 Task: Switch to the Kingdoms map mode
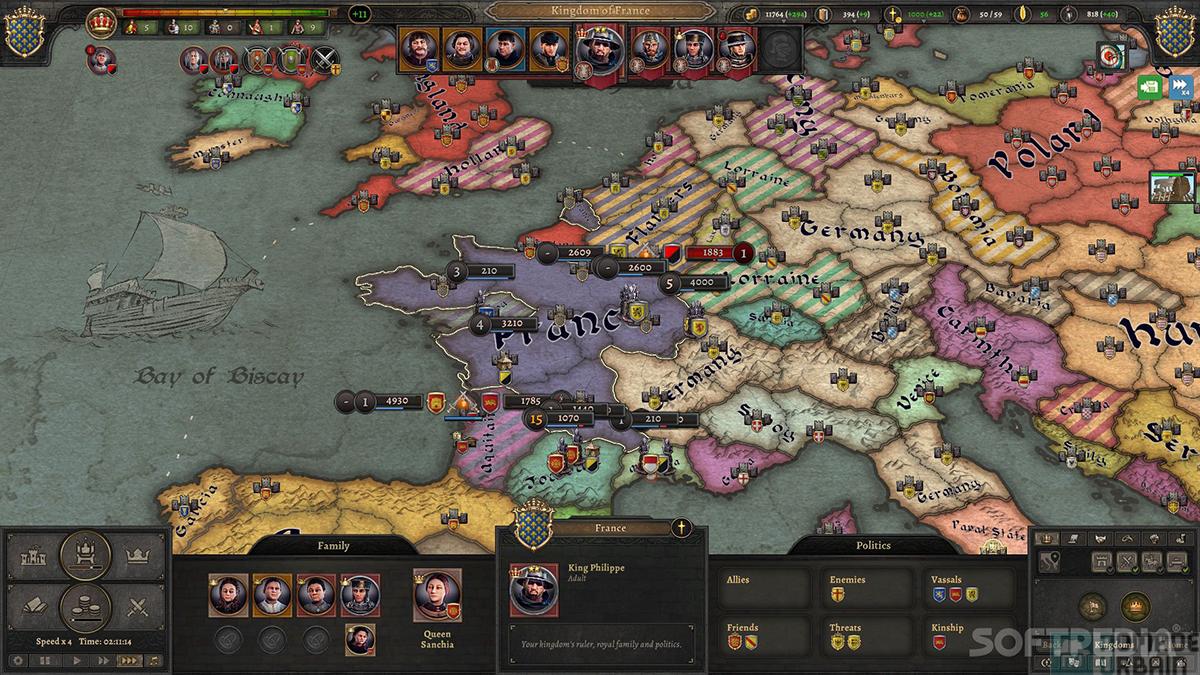click(1114, 644)
